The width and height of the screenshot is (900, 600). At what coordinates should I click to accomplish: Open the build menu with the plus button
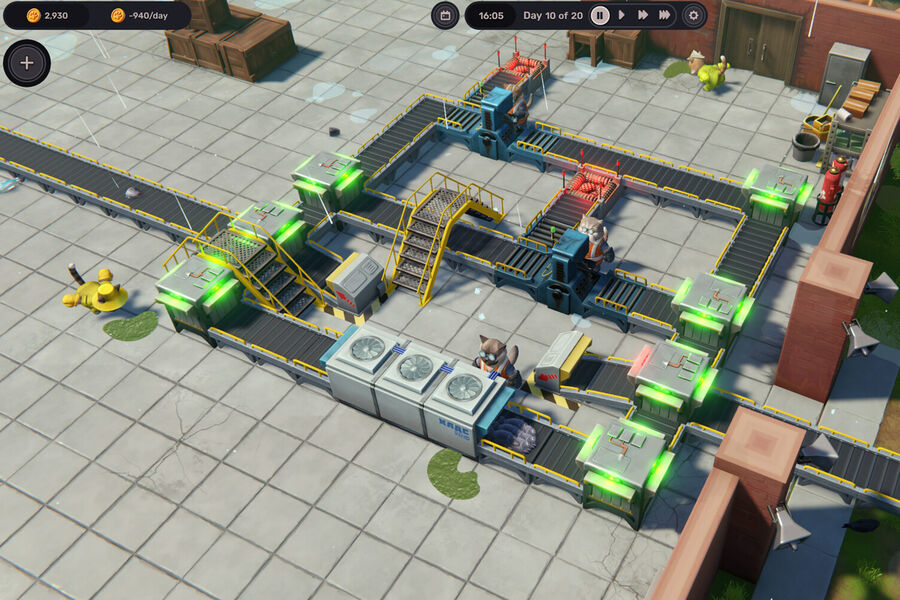27,62
